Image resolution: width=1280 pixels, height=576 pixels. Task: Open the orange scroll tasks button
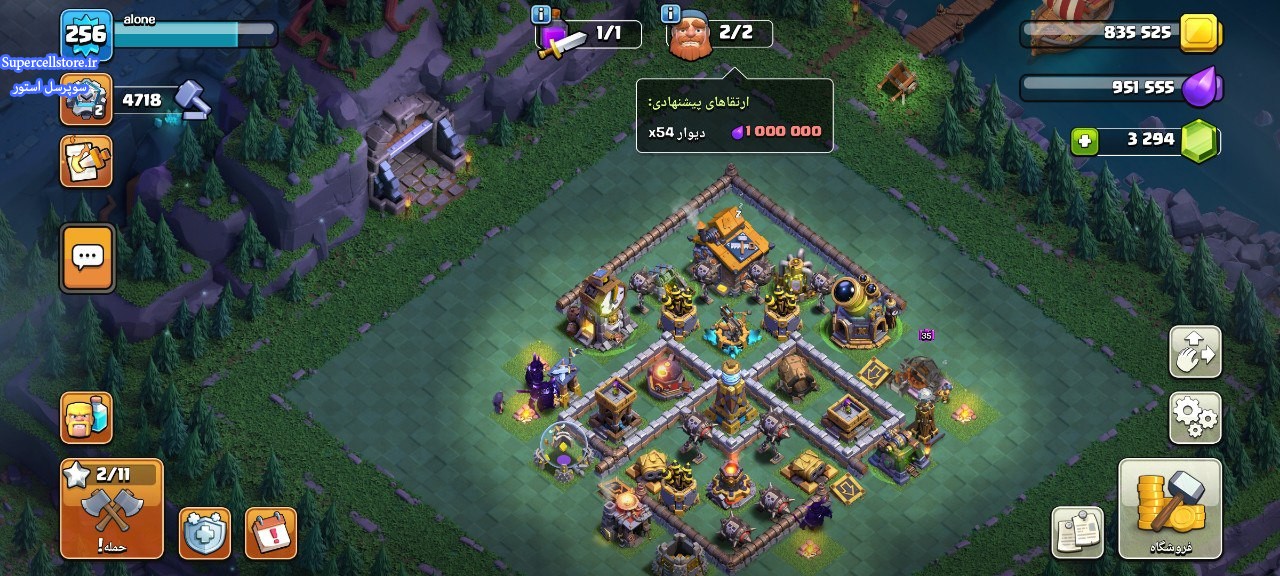[86, 161]
